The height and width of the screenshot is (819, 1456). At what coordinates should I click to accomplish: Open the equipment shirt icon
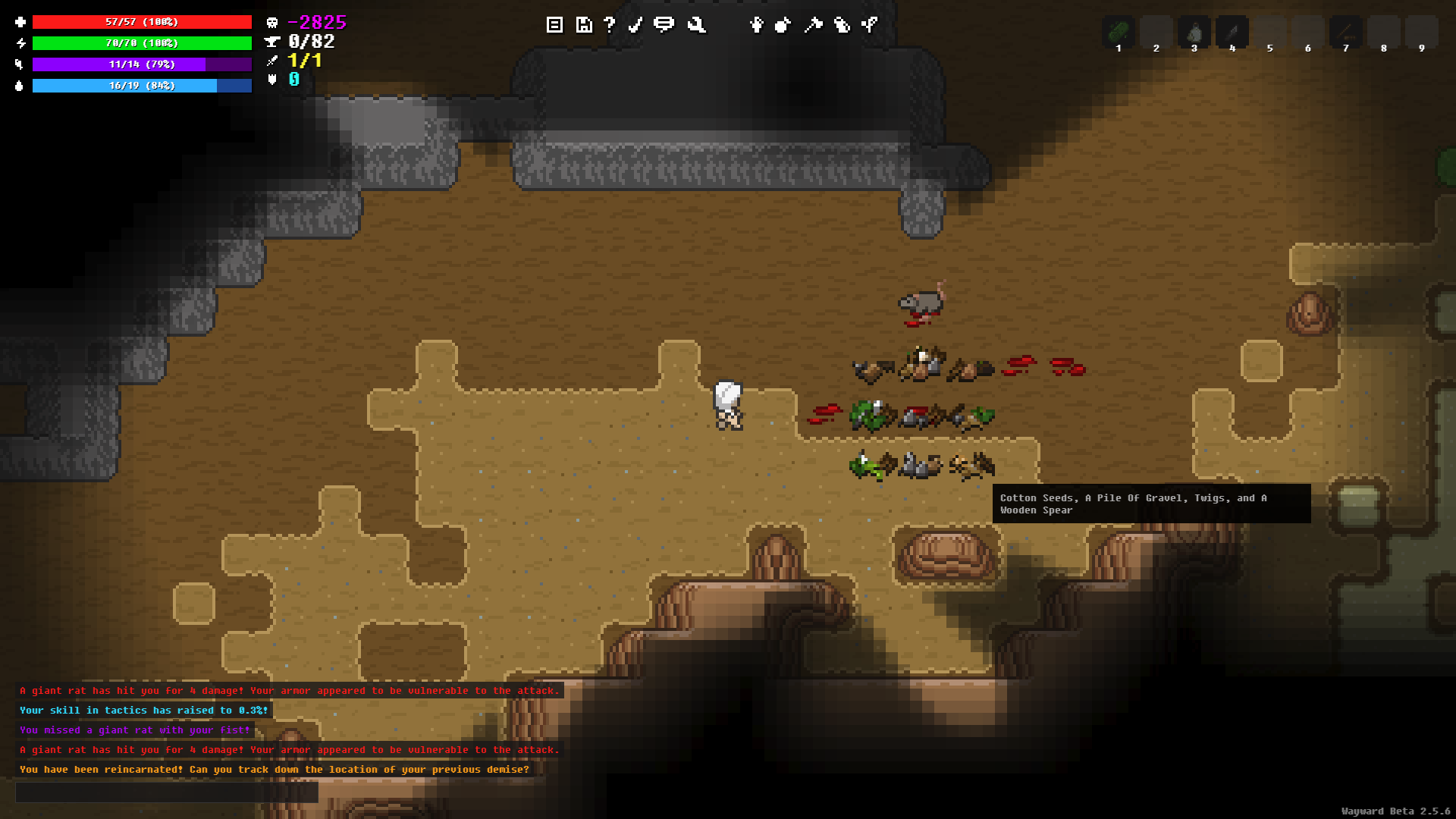756,25
